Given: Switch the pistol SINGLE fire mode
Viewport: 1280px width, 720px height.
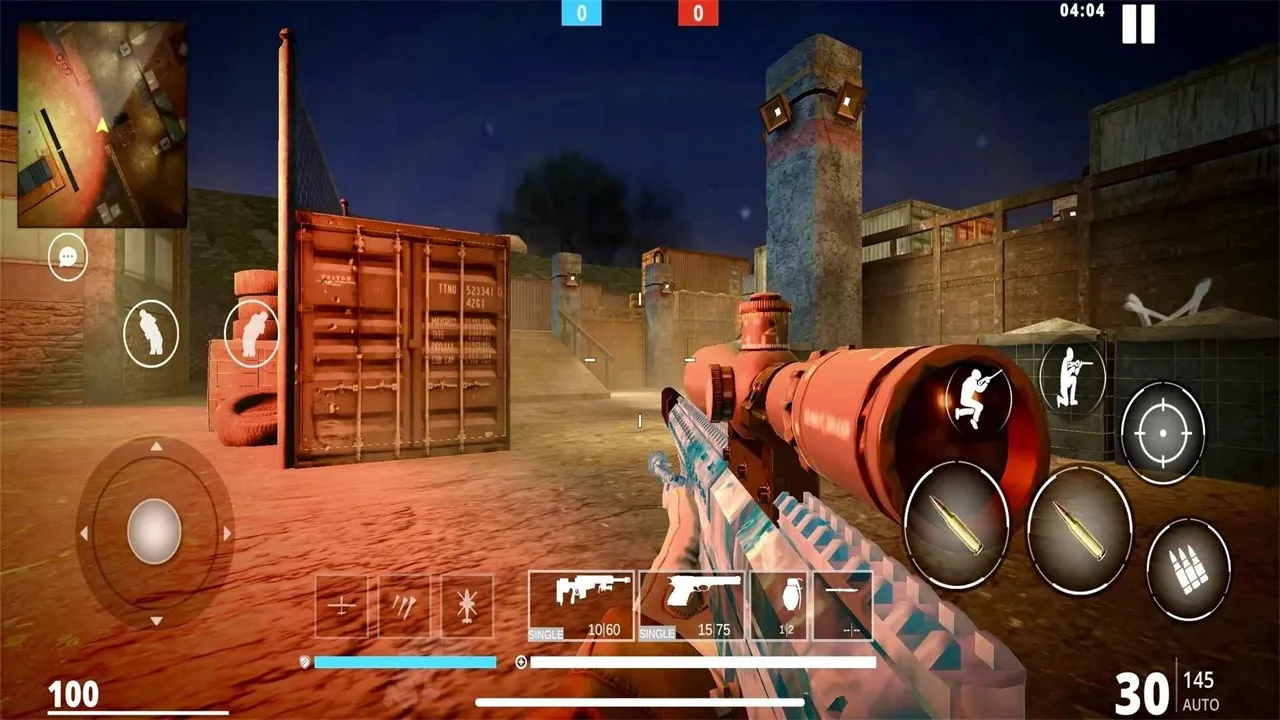Looking at the screenshot, I should point(657,633).
